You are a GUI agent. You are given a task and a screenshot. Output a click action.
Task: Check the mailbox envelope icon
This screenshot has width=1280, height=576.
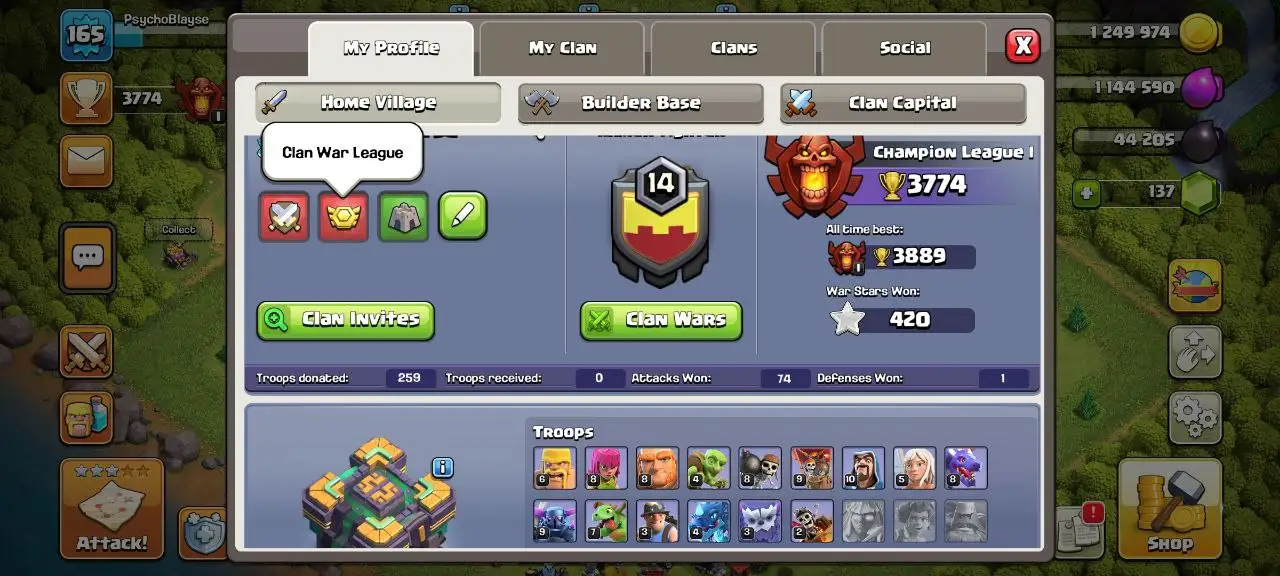coord(86,162)
